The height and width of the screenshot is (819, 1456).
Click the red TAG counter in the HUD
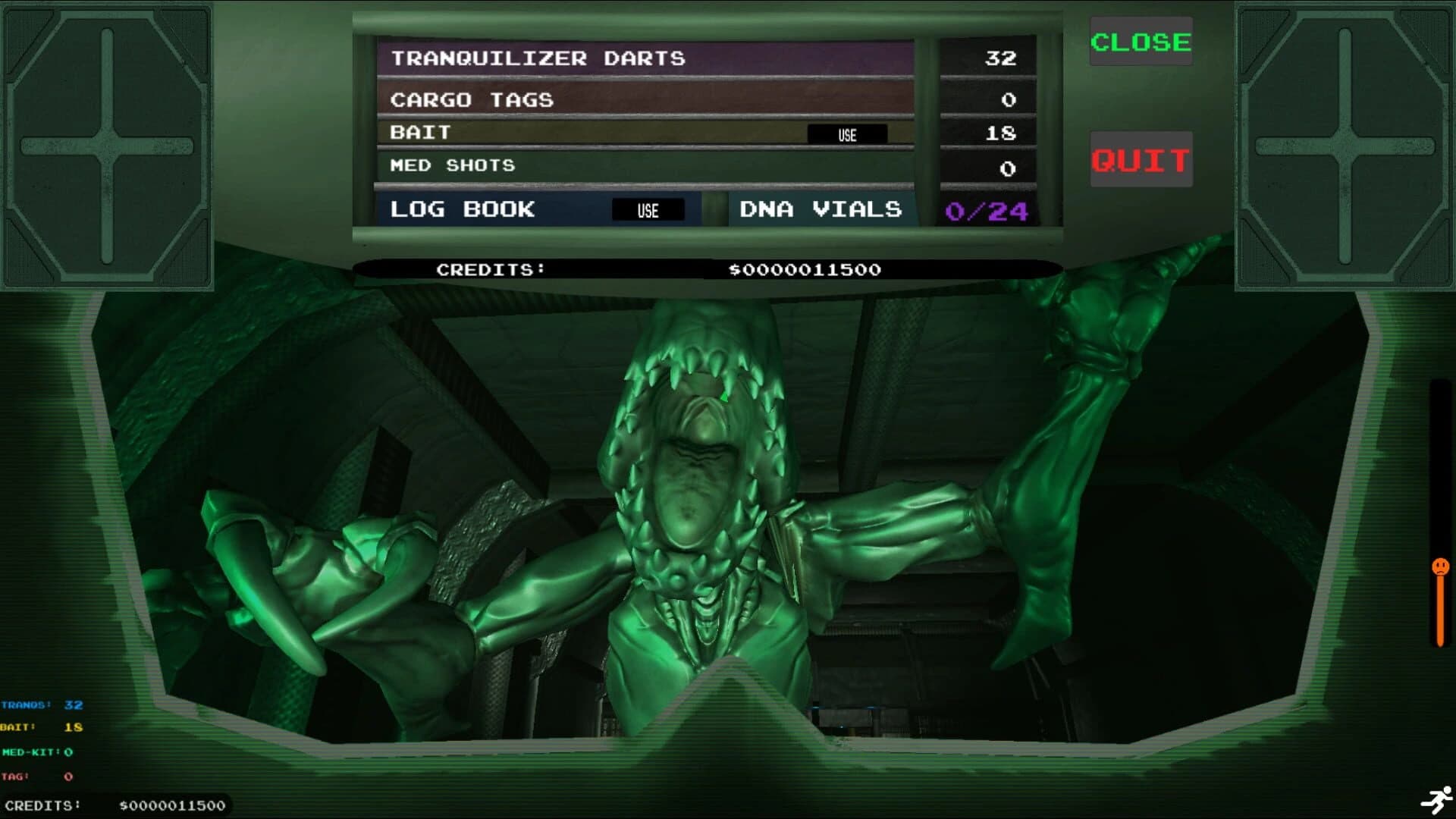click(x=34, y=776)
